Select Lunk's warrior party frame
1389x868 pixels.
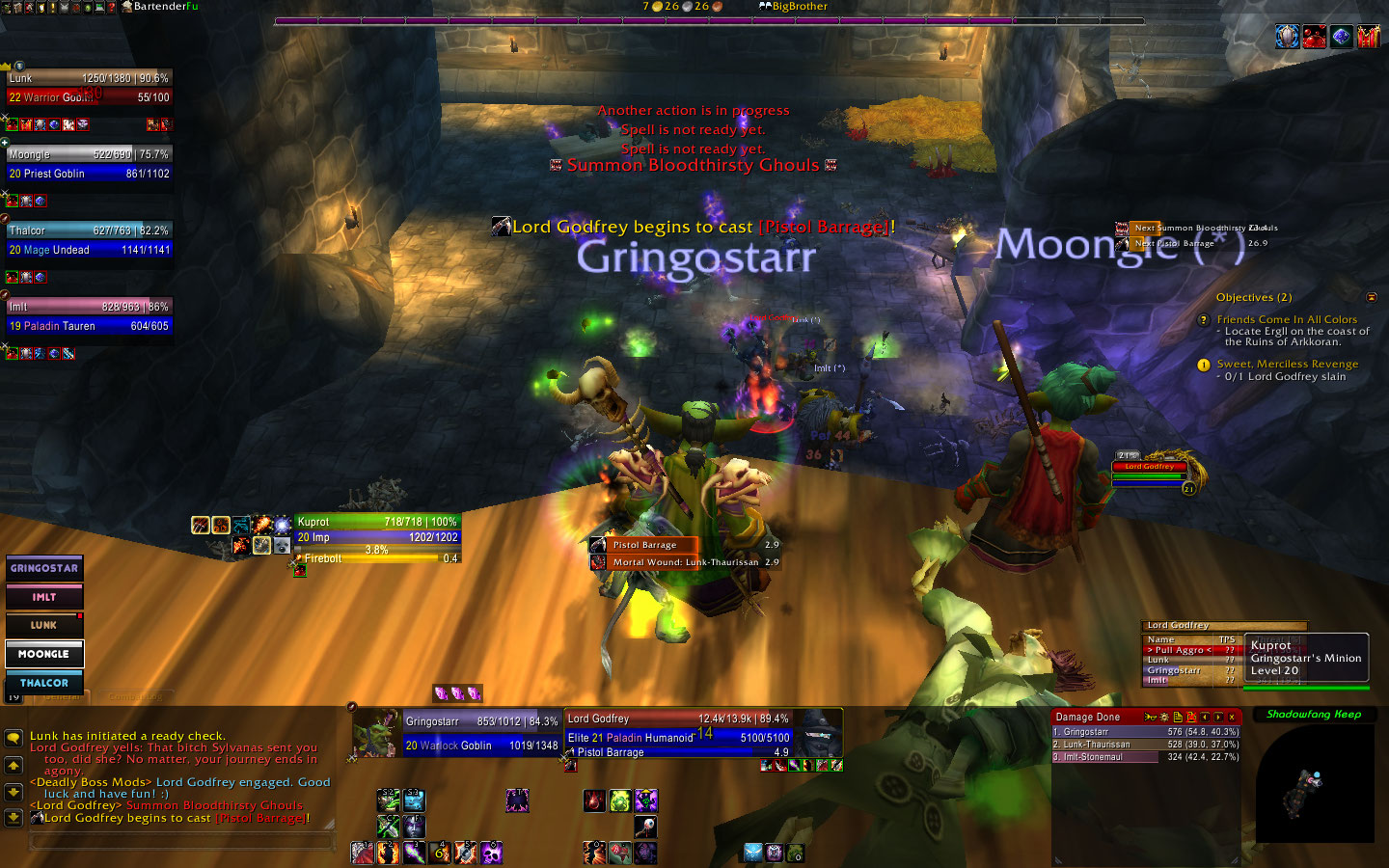coord(88,88)
